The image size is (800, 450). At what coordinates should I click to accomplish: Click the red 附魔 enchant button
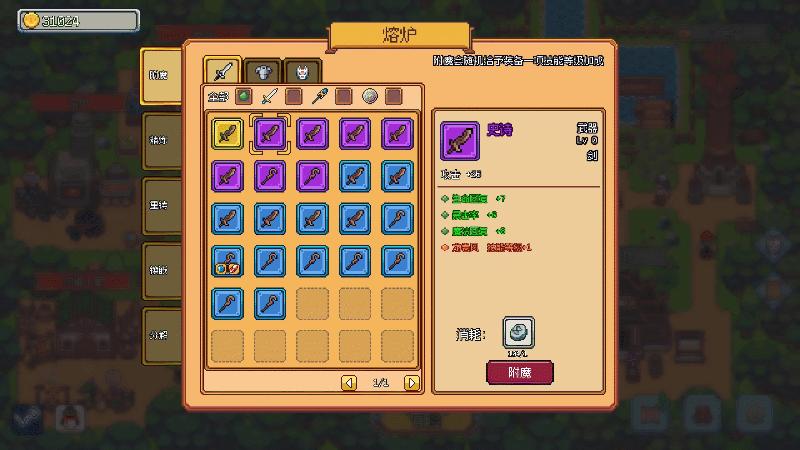[x=519, y=373]
